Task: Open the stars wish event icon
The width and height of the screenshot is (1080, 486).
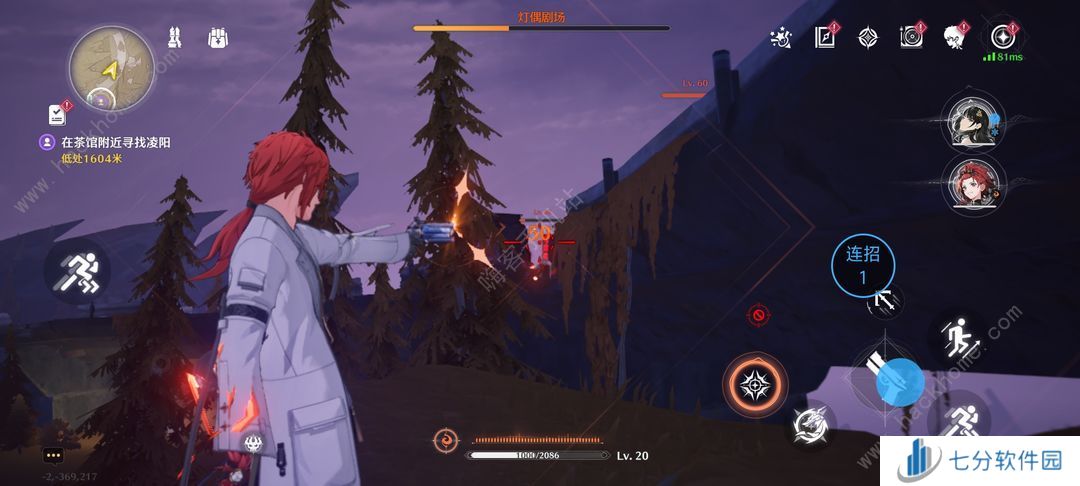Action: (x=781, y=38)
